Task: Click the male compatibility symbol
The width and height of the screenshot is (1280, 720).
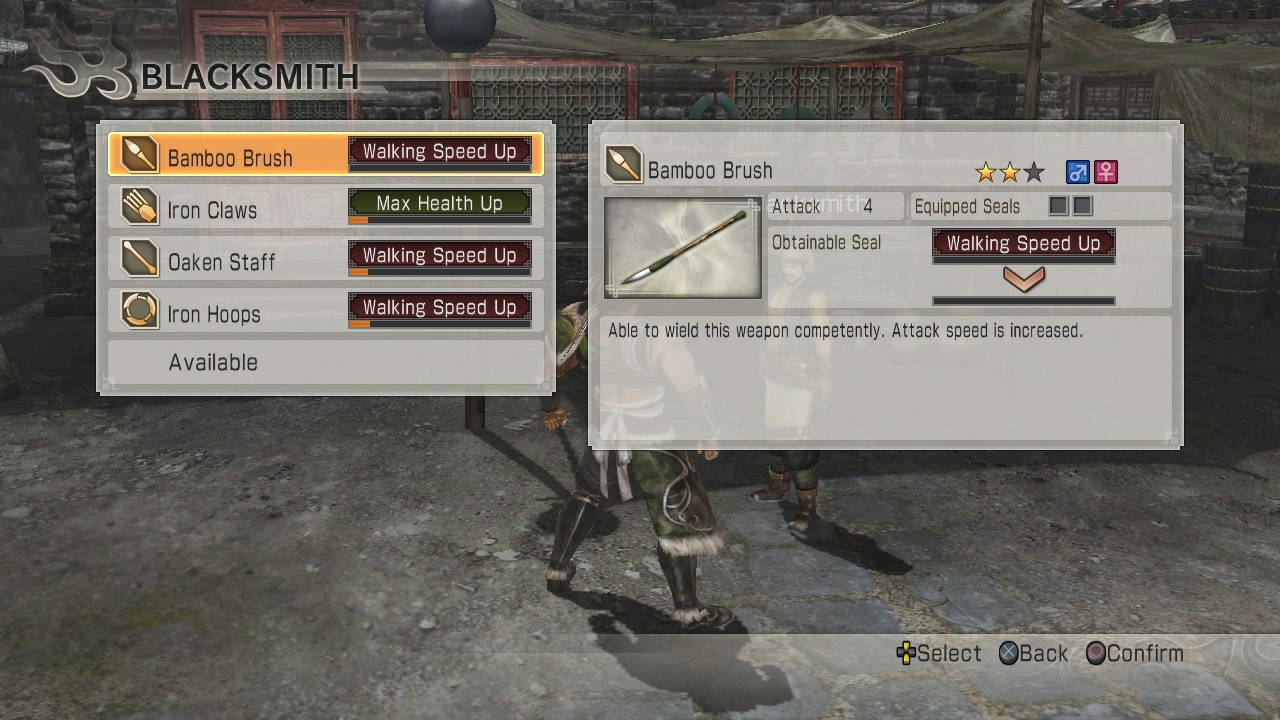Action: click(x=1077, y=171)
